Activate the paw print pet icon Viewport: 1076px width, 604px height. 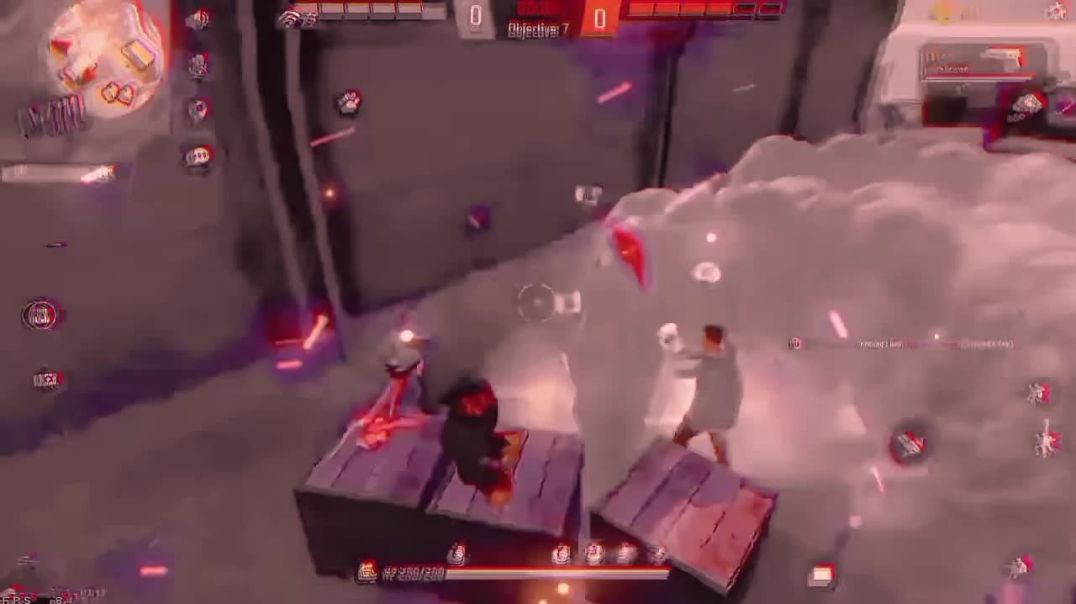click(x=348, y=101)
